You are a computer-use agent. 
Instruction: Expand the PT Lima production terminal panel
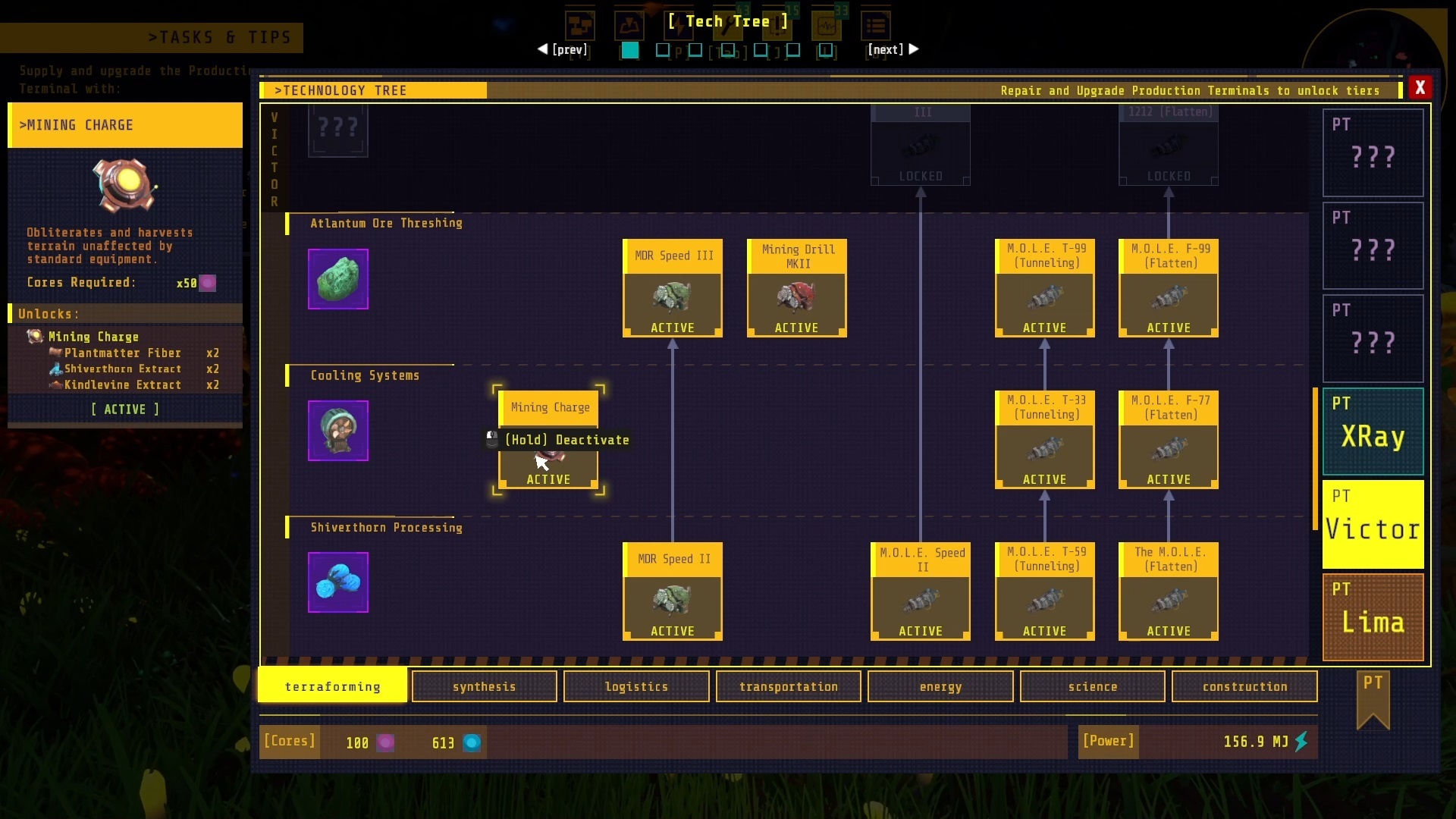click(x=1373, y=616)
